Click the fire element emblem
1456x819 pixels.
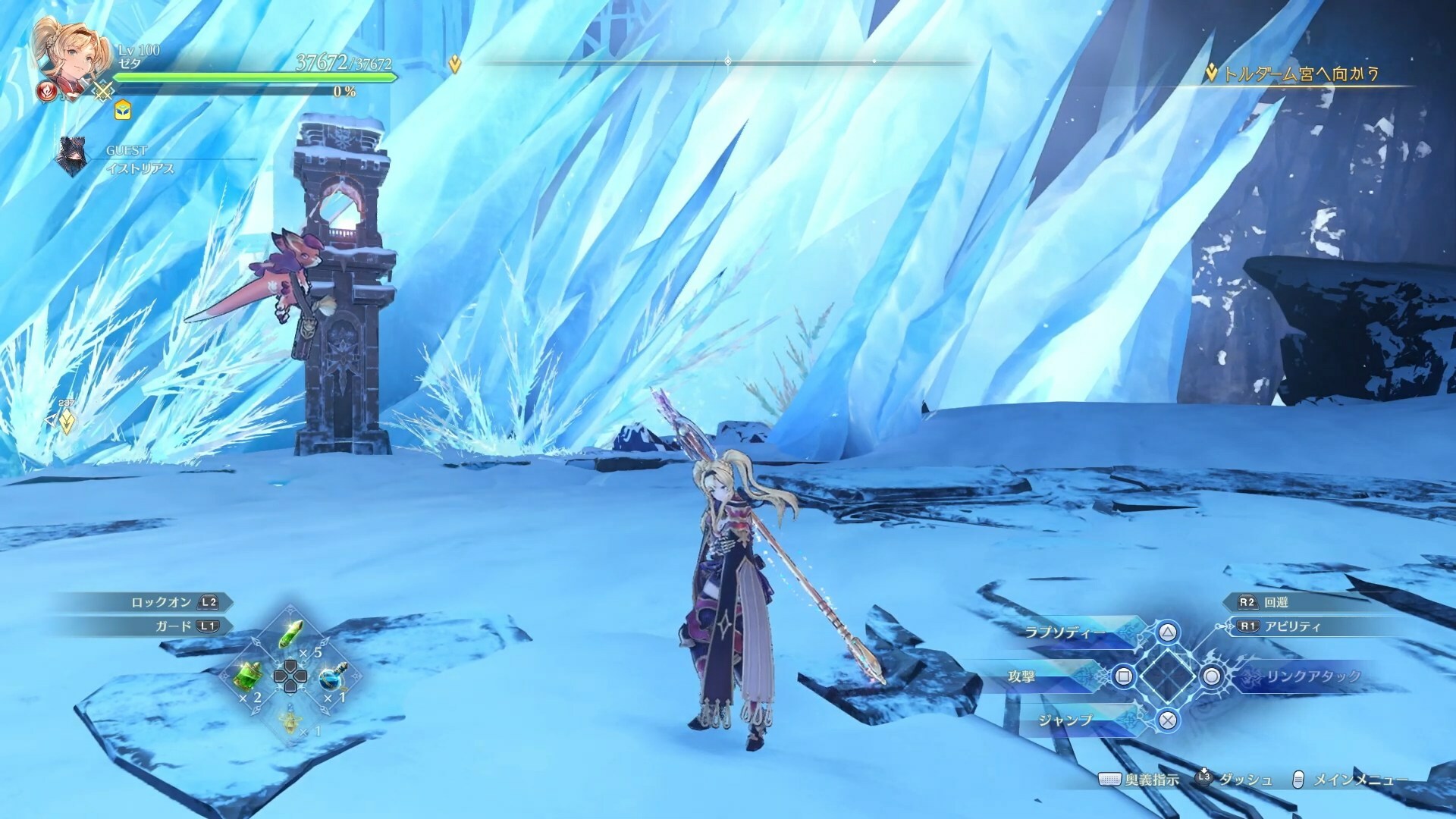pos(47,93)
